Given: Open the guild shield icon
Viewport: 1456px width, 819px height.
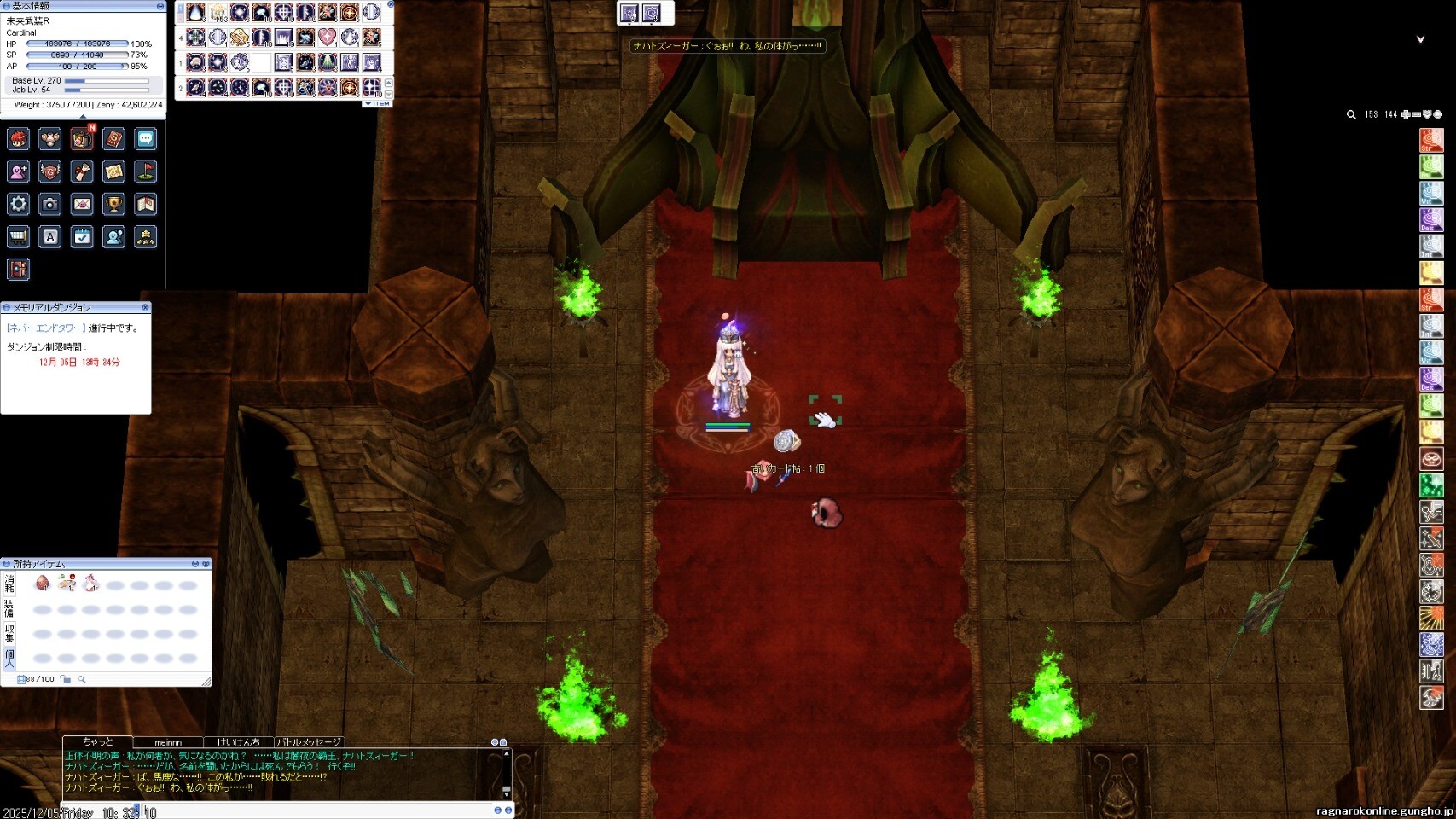Looking at the screenshot, I should pos(50,171).
